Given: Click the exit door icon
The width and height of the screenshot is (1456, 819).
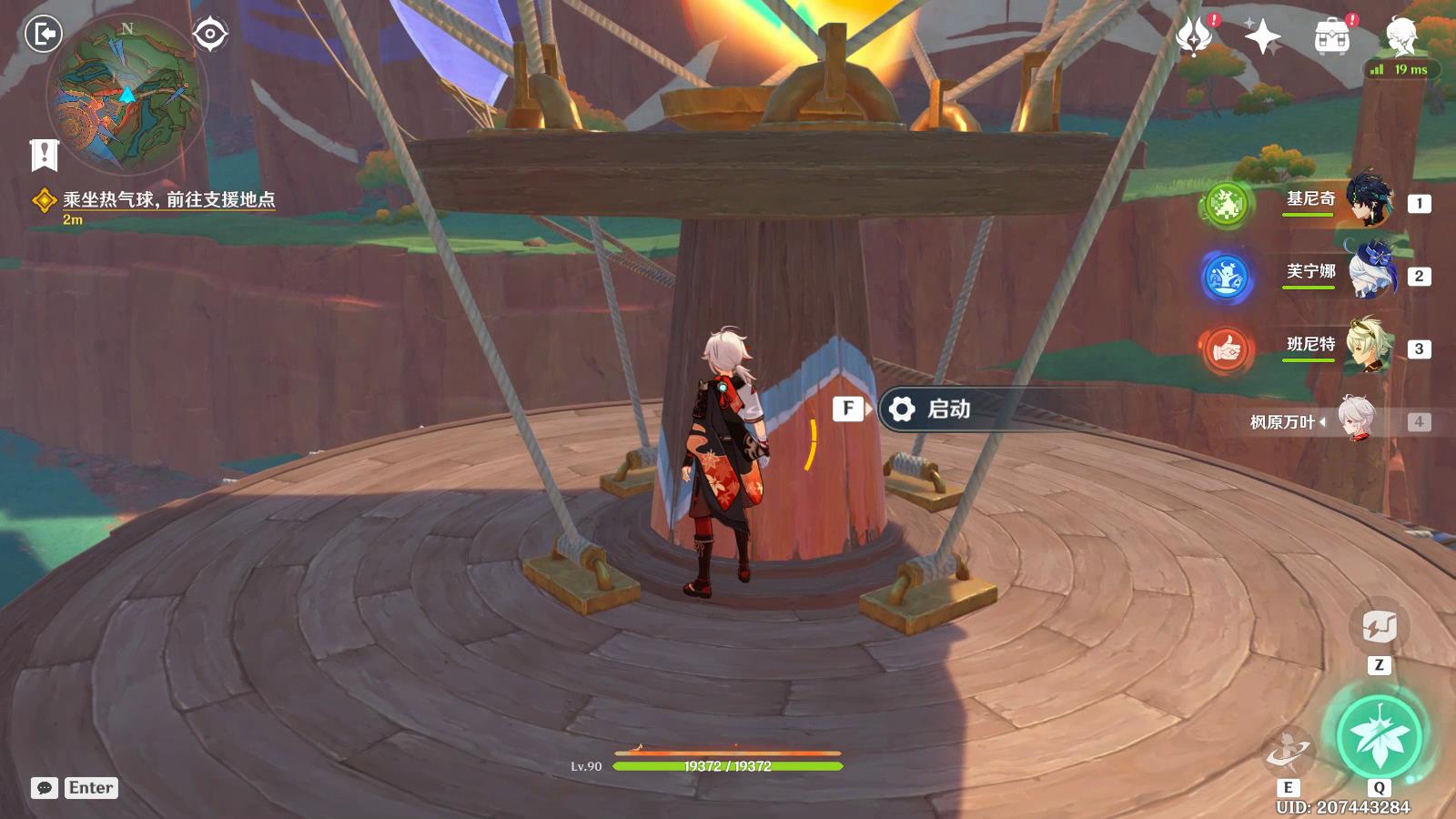Looking at the screenshot, I should (43, 35).
